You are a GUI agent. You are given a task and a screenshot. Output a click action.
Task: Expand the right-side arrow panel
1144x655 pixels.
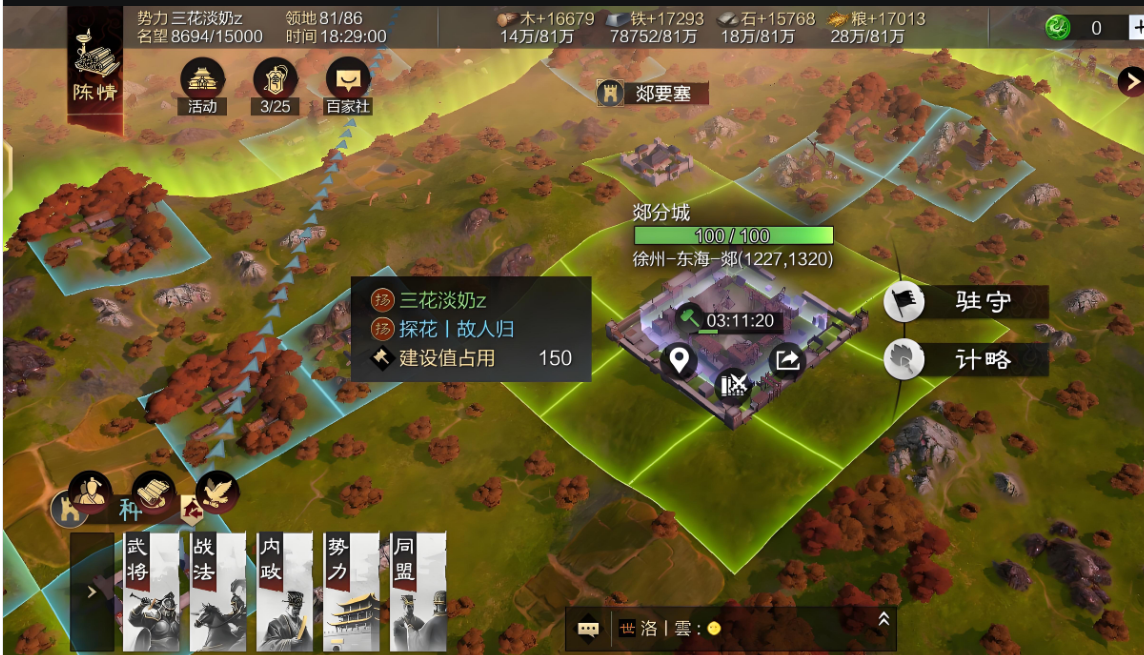tap(1131, 81)
